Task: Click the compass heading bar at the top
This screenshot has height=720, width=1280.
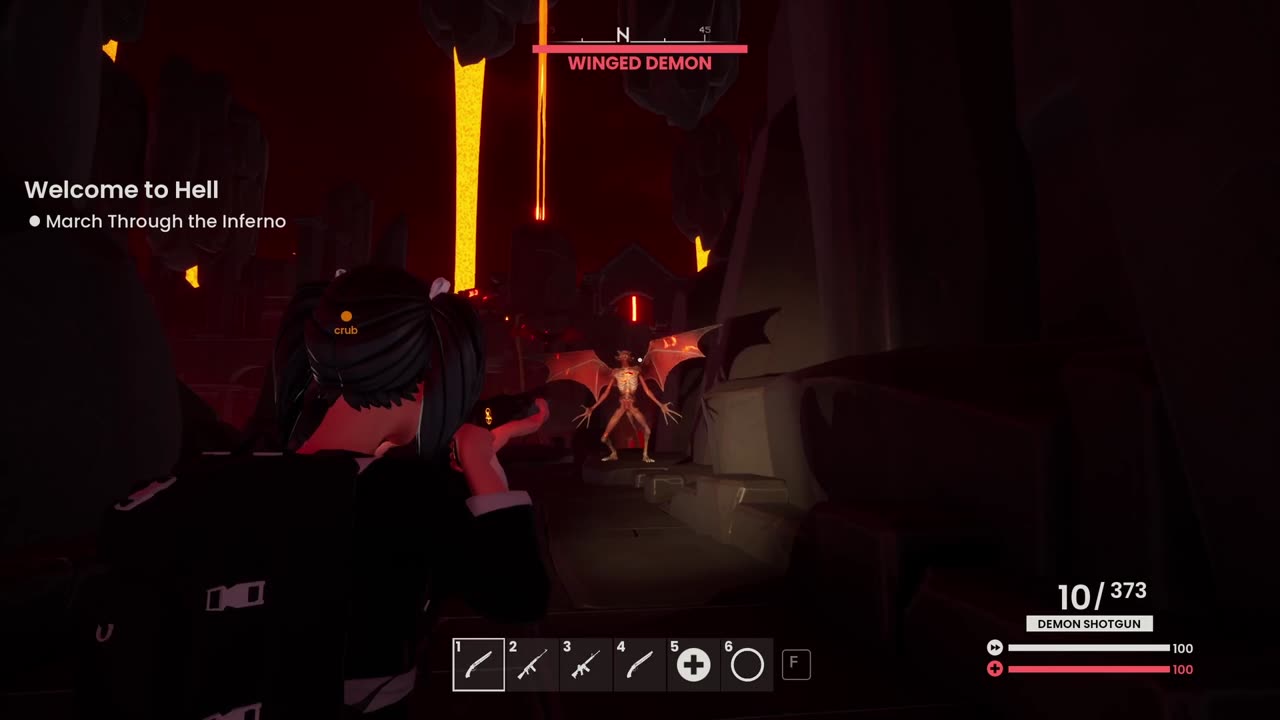Action: [640, 36]
